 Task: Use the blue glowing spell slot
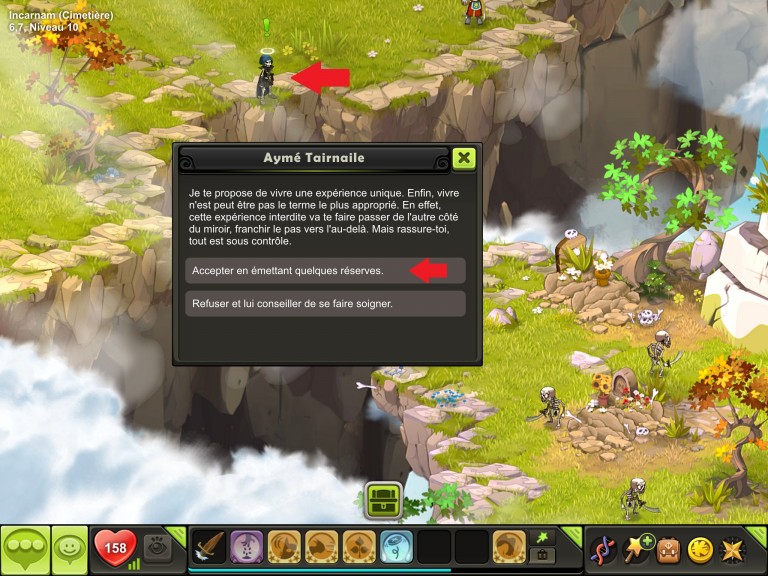click(x=396, y=548)
